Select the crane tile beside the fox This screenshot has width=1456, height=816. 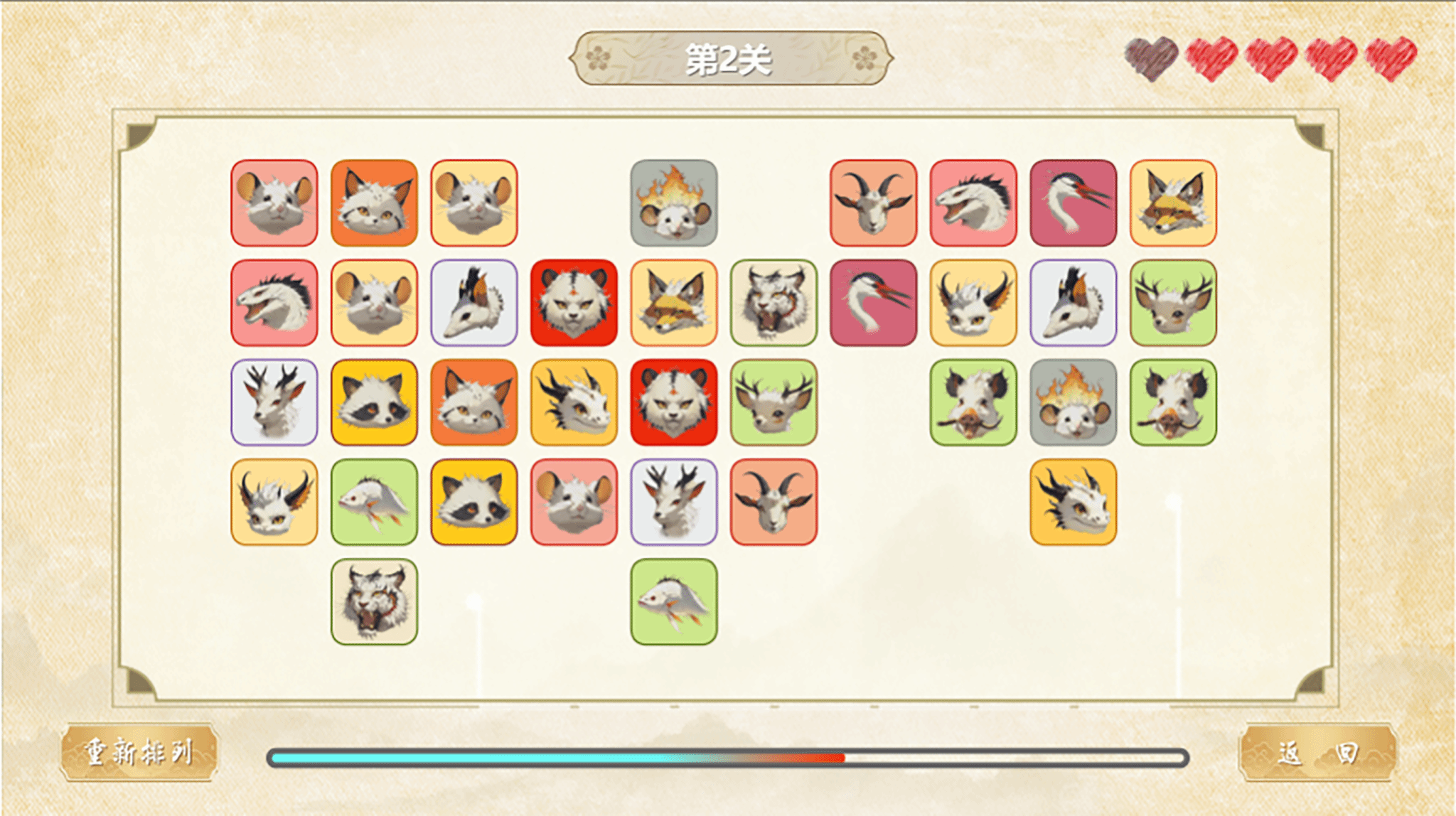tap(1073, 203)
